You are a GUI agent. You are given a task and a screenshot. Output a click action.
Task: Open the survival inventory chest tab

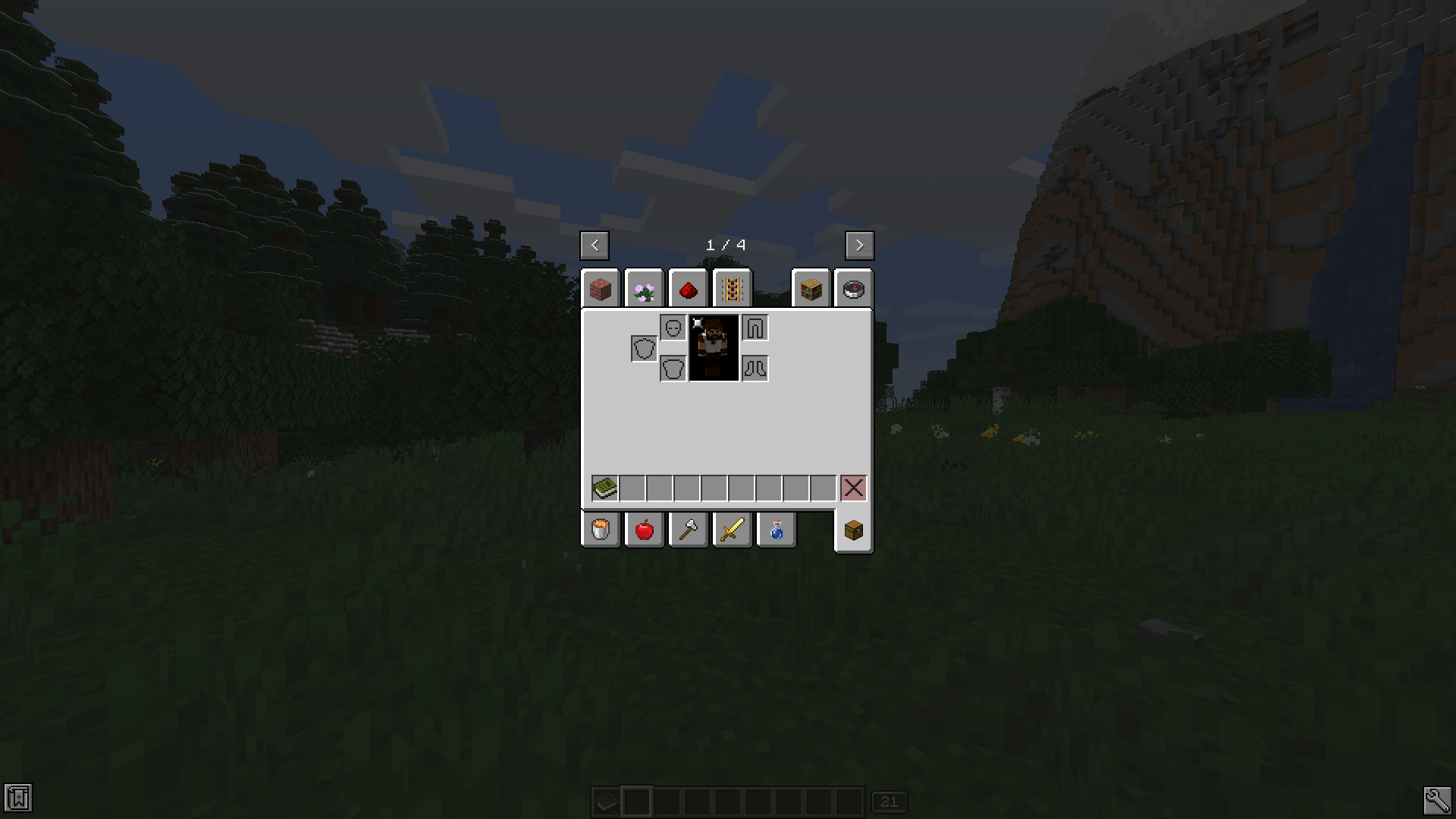click(x=852, y=529)
